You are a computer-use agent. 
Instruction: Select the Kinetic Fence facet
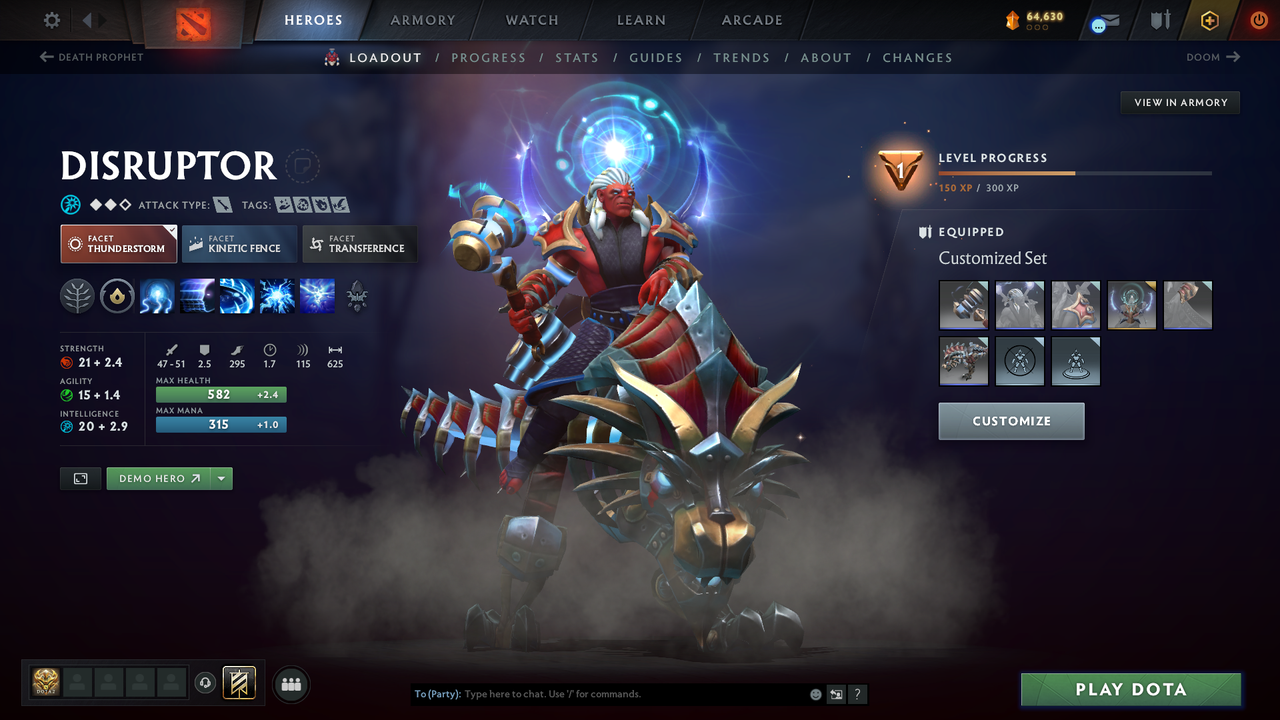(239, 243)
